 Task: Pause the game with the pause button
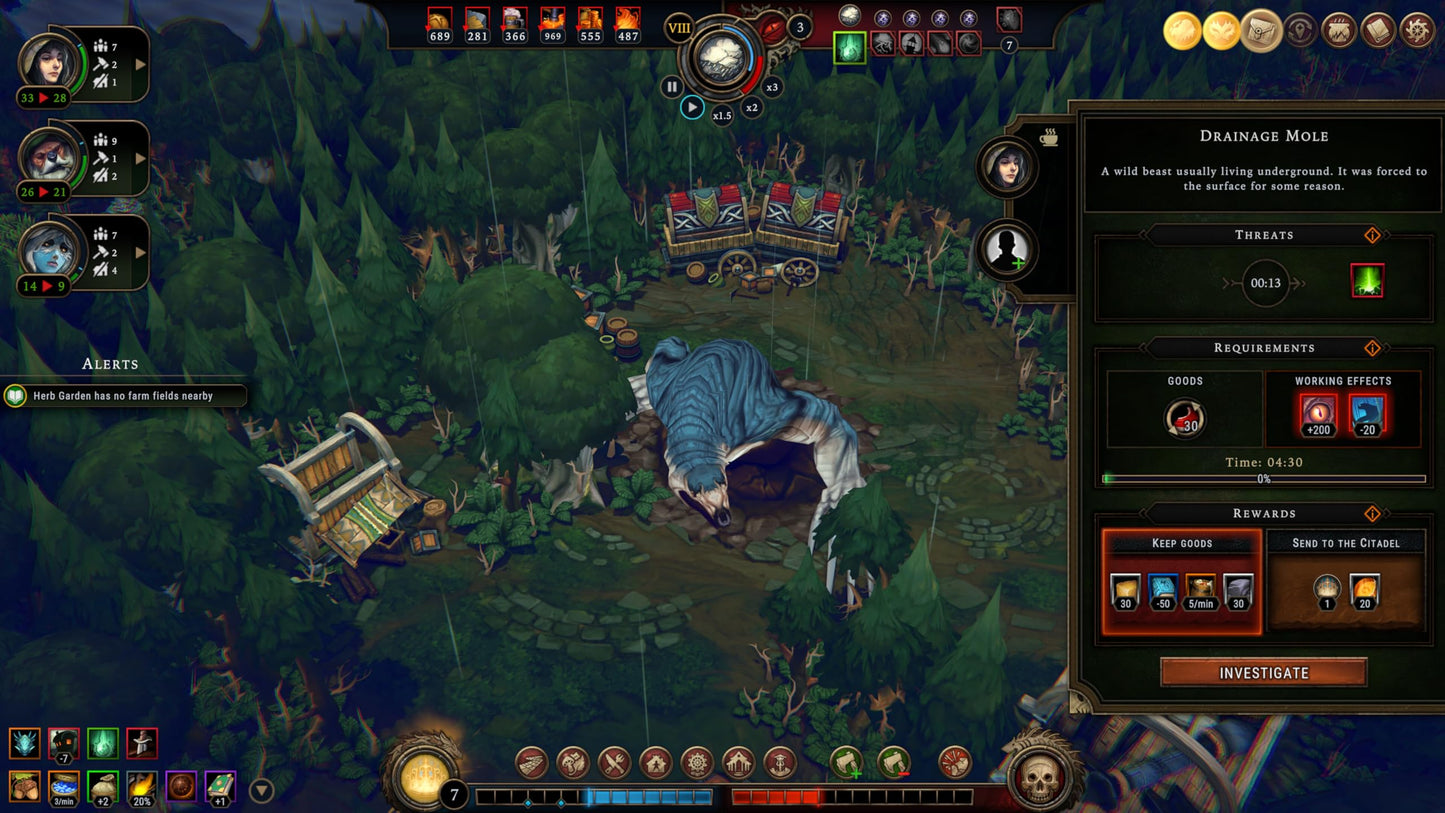tap(671, 86)
